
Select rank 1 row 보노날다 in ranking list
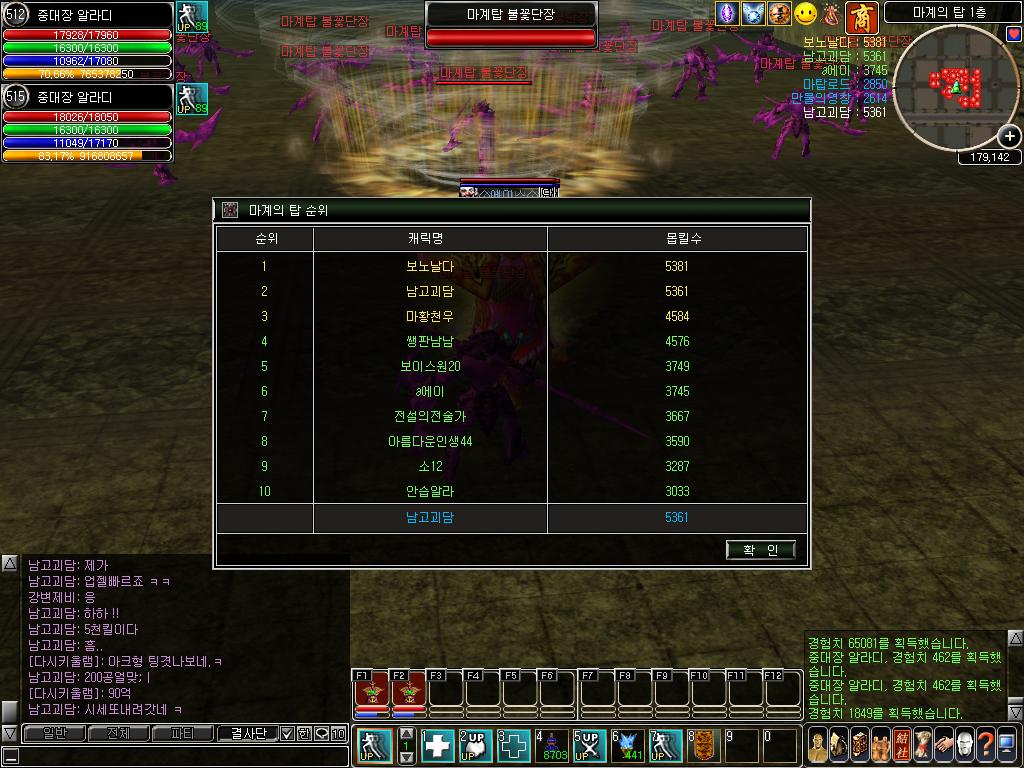[x=510, y=266]
